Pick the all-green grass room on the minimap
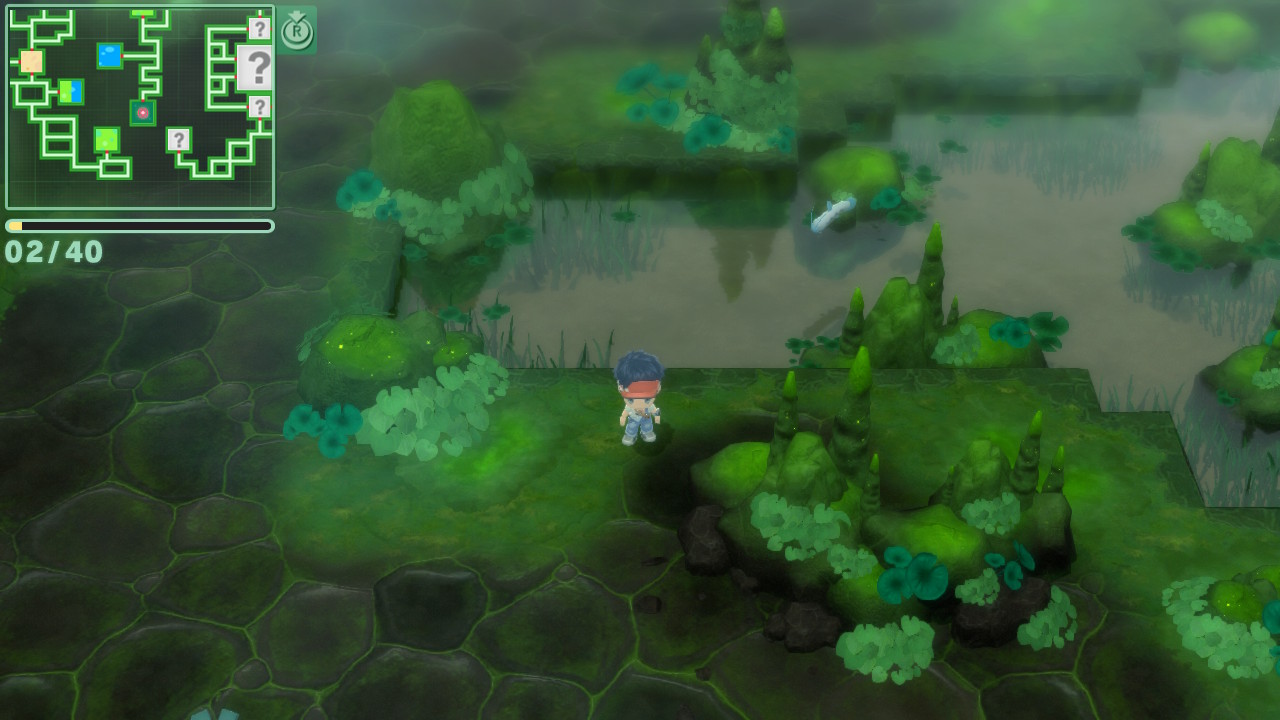 (x=107, y=140)
